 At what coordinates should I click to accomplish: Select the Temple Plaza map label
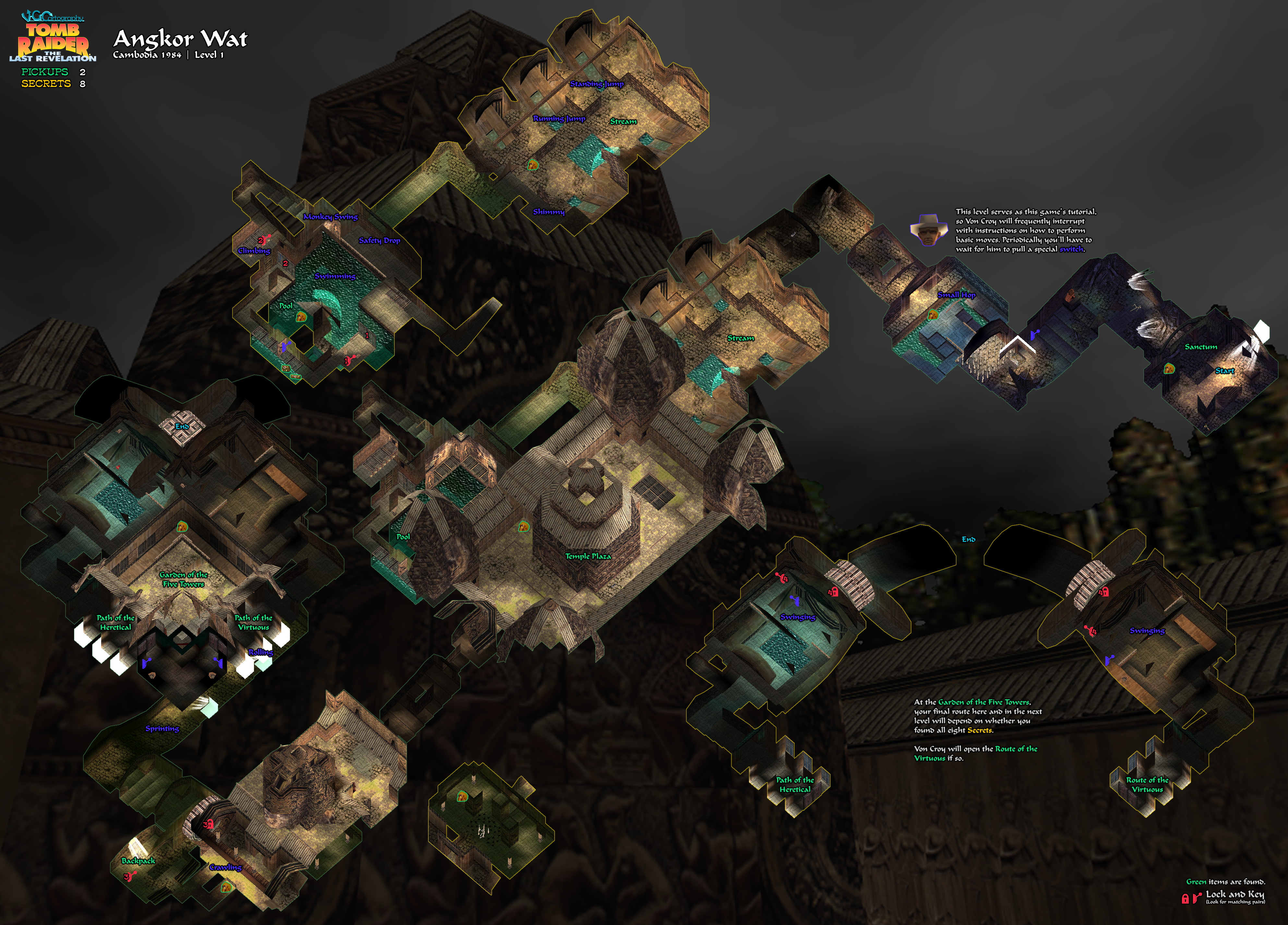(588, 557)
